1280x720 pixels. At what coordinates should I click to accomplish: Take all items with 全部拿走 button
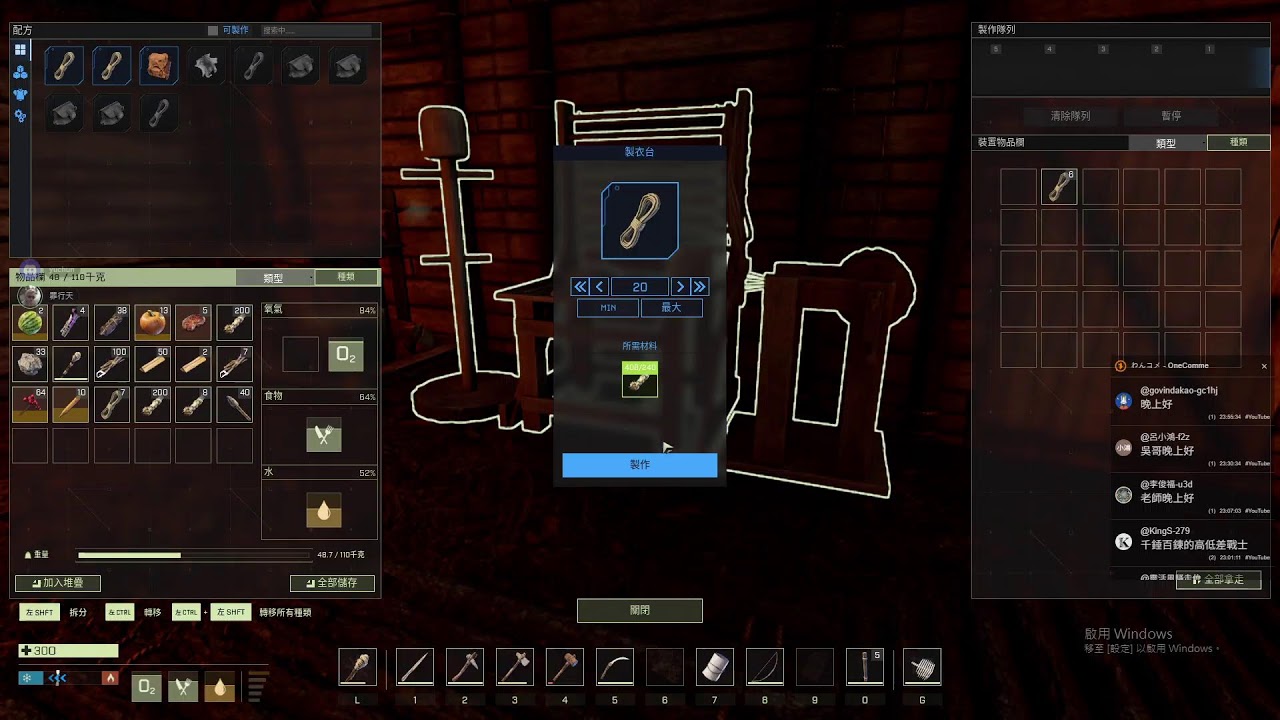pyautogui.click(x=1218, y=580)
